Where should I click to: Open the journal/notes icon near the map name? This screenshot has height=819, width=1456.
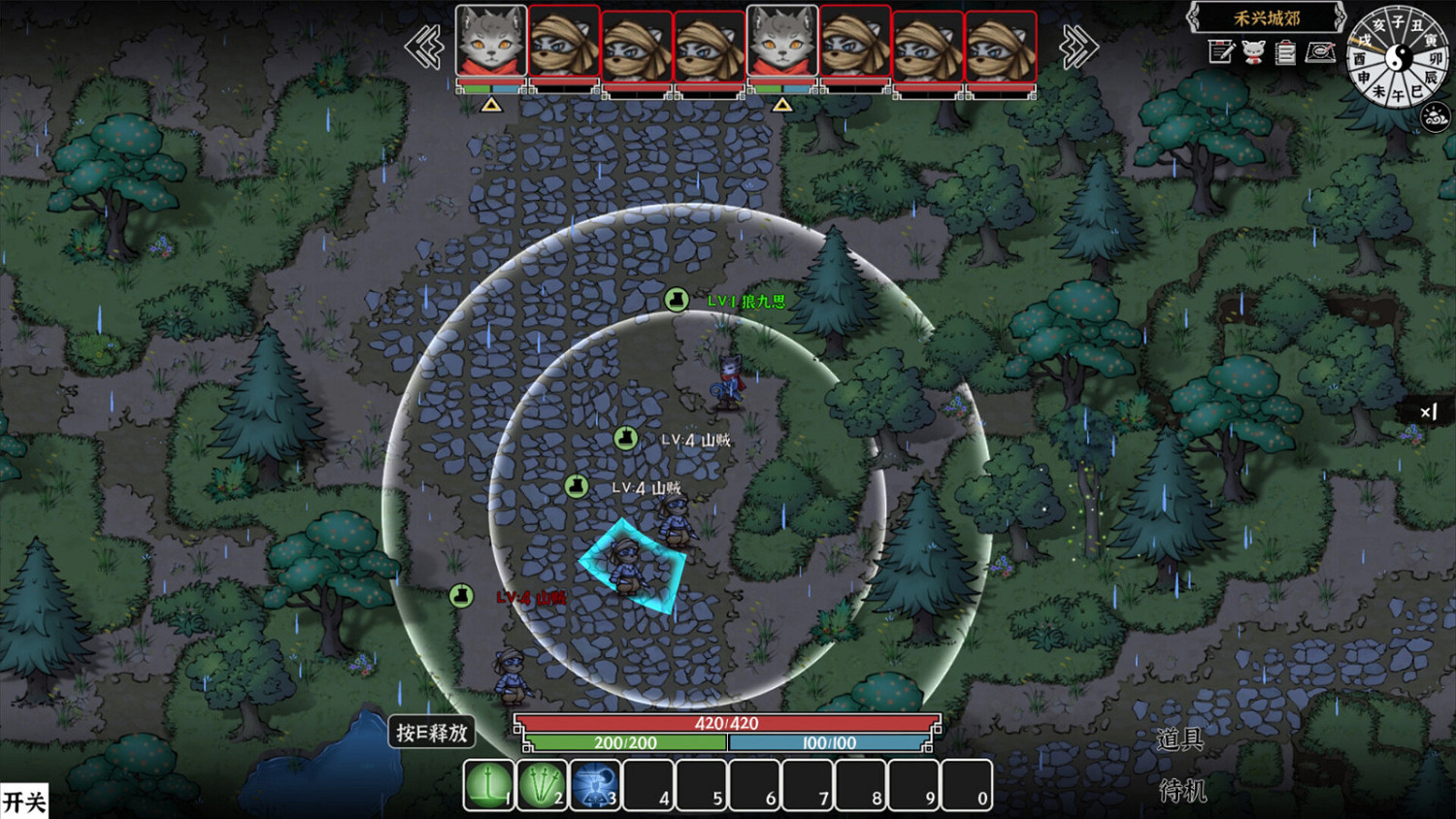tap(1221, 51)
